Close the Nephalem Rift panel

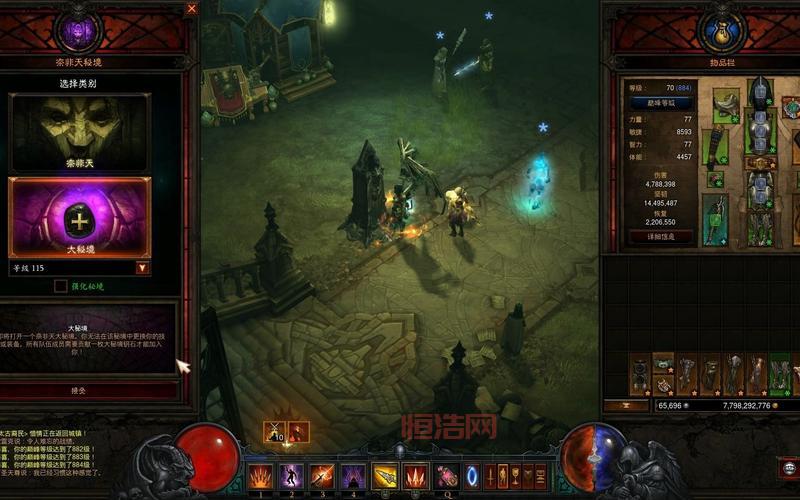192,8
